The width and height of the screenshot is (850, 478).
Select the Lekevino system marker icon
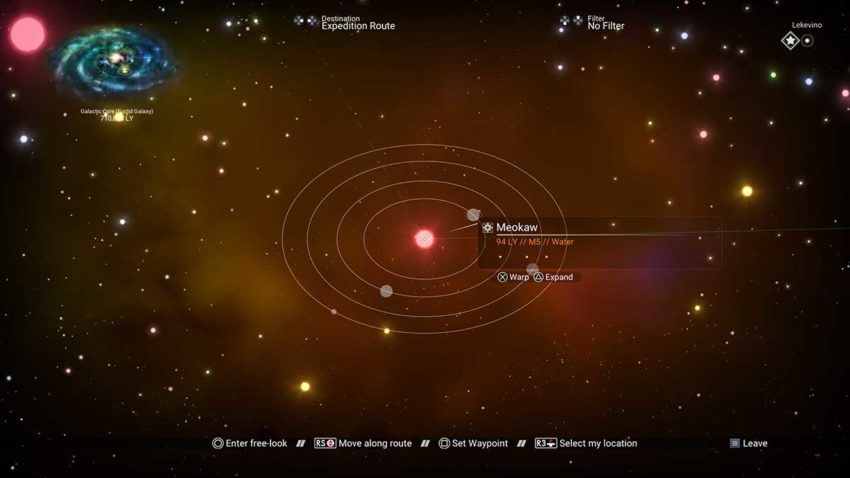(x=791, y=41)
